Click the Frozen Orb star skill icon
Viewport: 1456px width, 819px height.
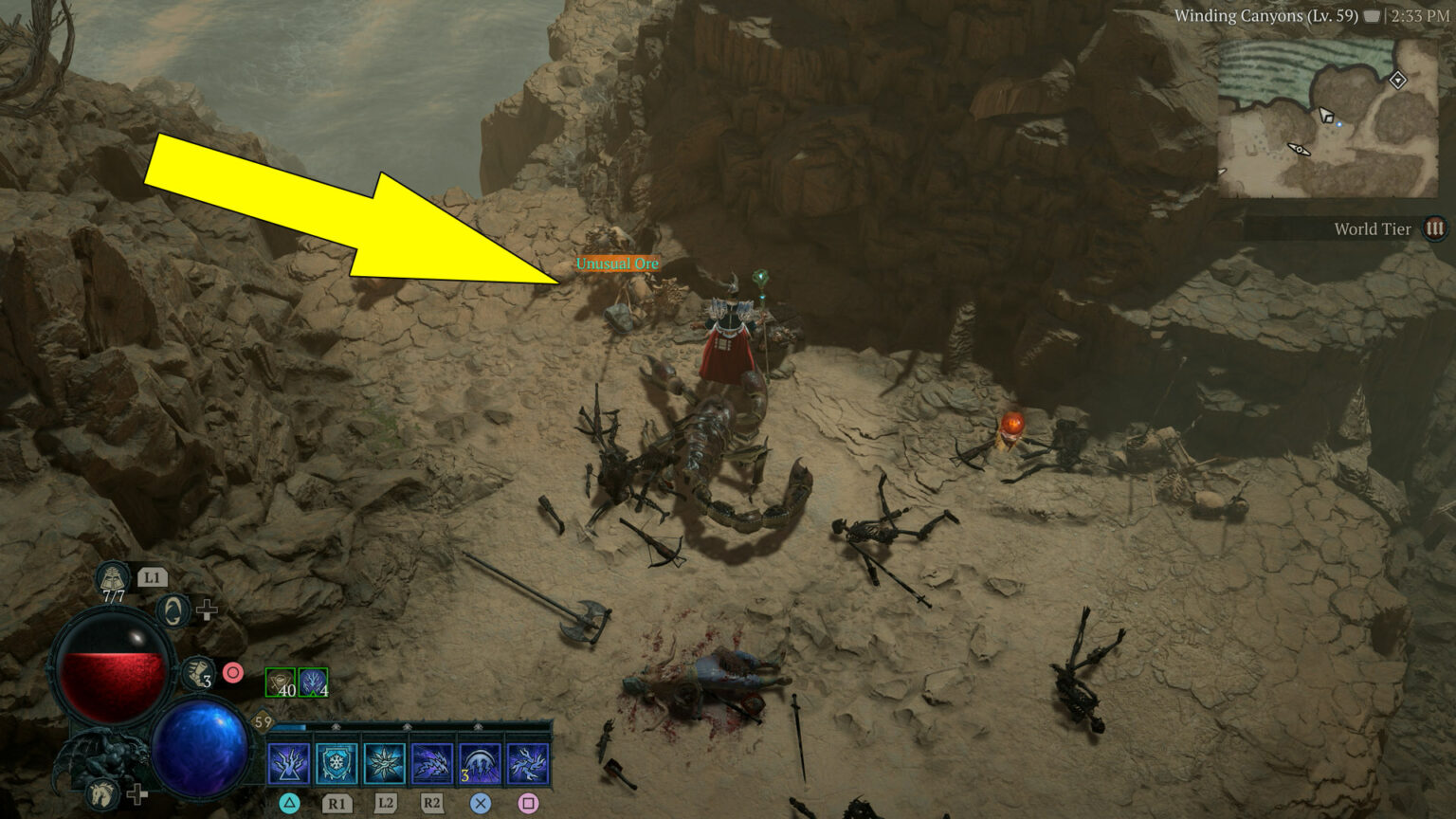point(387,763)
